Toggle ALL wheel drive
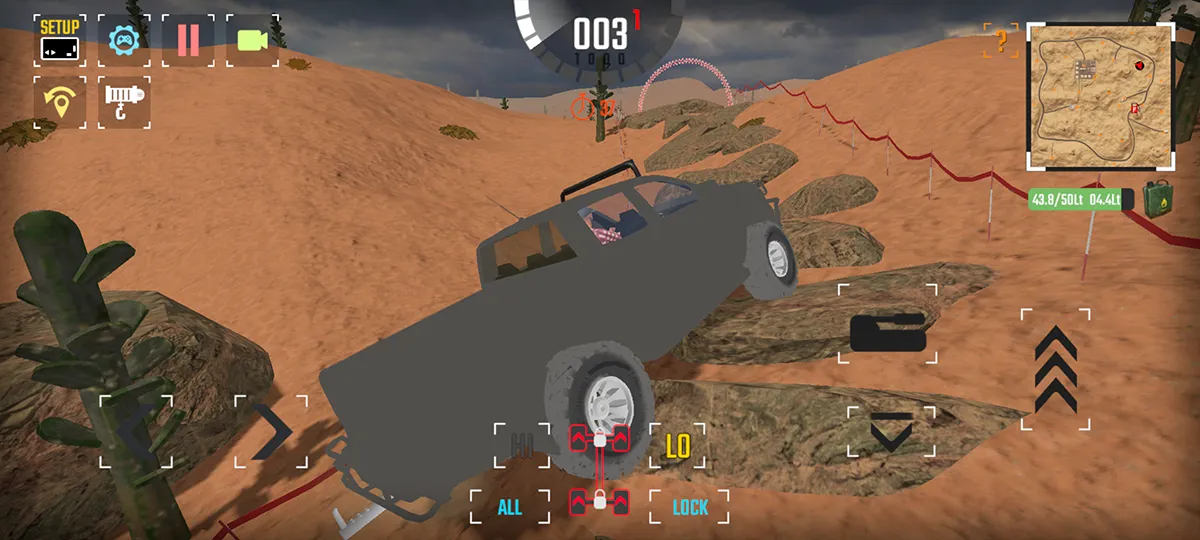Image resolution: width=1200 pixels, height=540 pixels. click(x=510, y=507)
